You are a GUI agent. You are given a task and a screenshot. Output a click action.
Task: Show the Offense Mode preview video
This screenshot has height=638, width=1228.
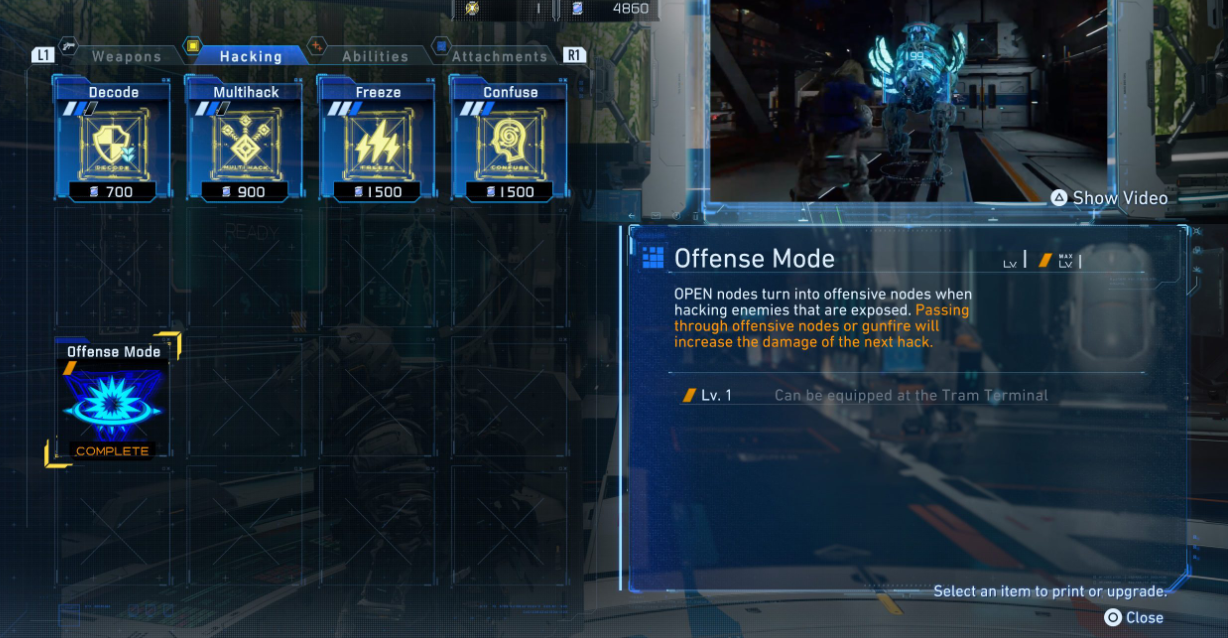1108,198
